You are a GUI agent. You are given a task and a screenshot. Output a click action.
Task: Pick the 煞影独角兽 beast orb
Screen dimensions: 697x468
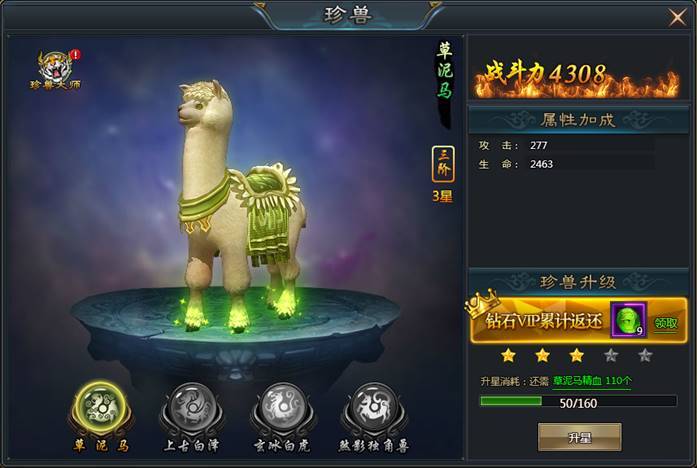pos(375,410)
